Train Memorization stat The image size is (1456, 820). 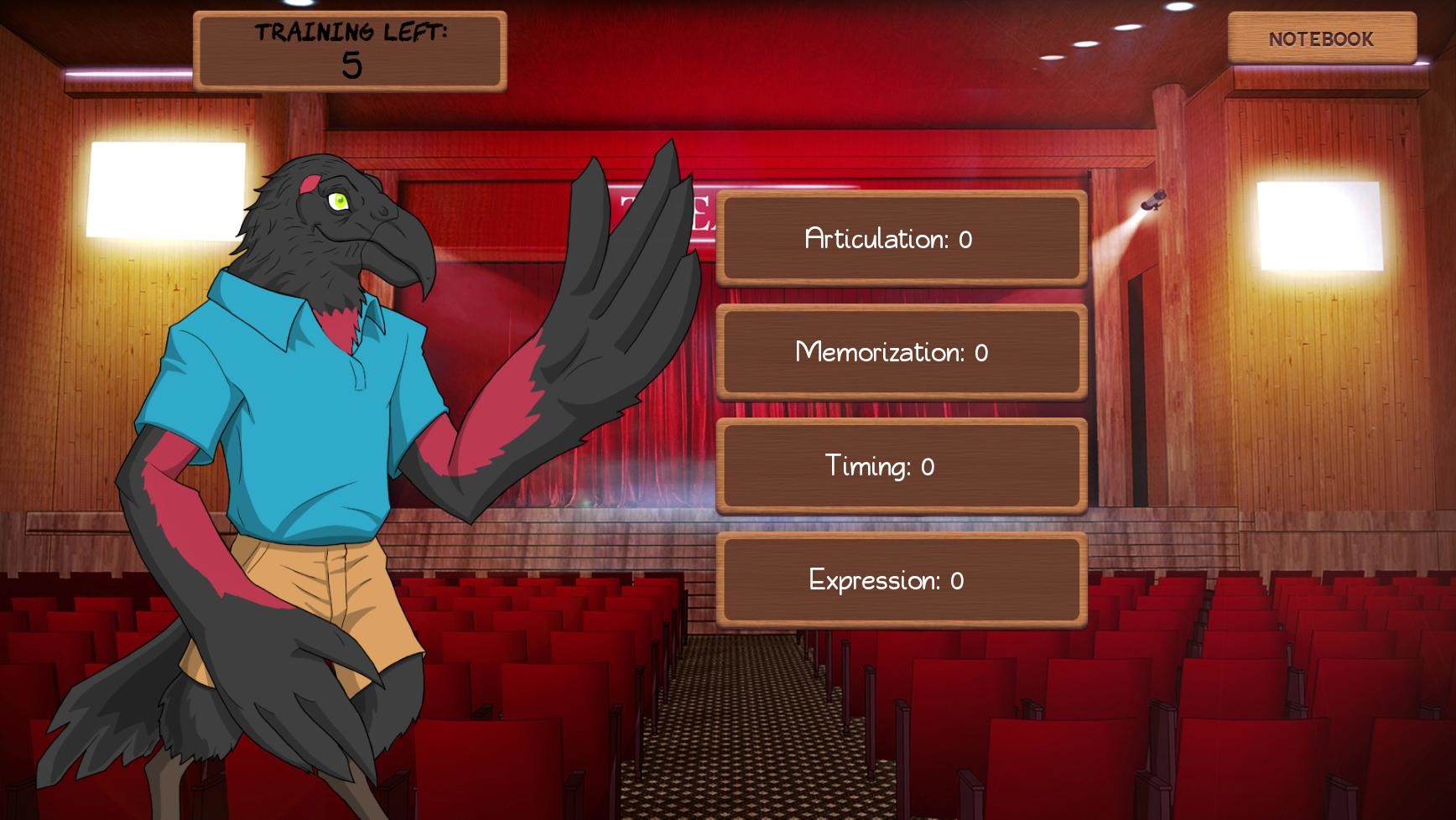[900, 353]
